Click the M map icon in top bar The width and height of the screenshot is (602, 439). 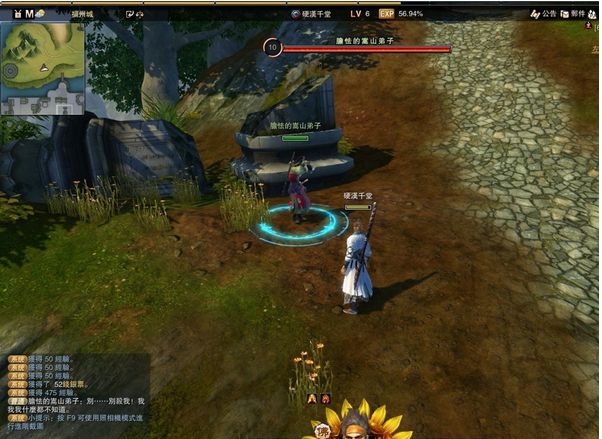coord(29,14)
